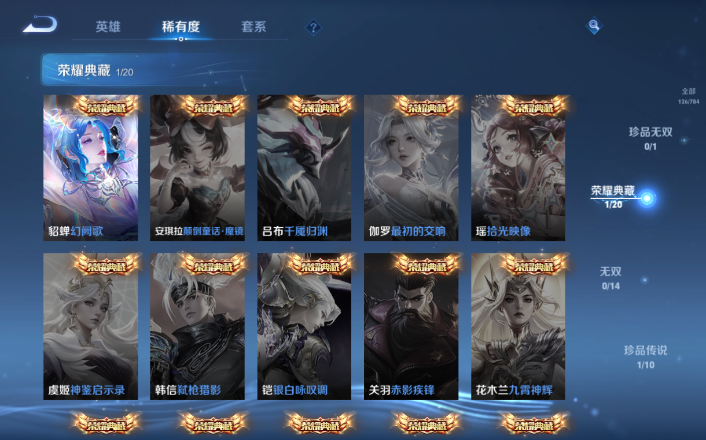Open the 套系 tab
The image size is (706, 440).
tap(254, 27)
